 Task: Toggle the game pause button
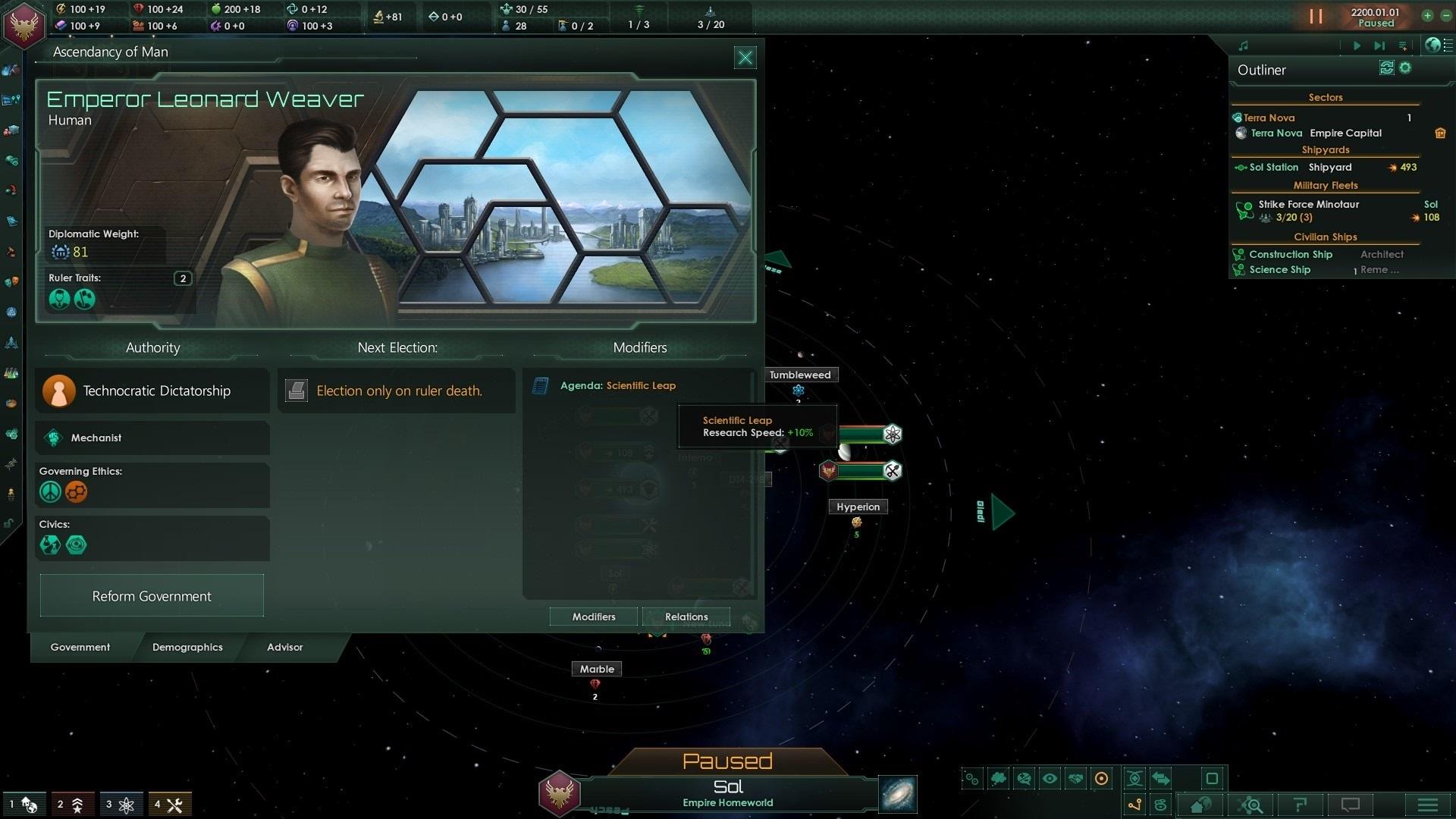1316,17
